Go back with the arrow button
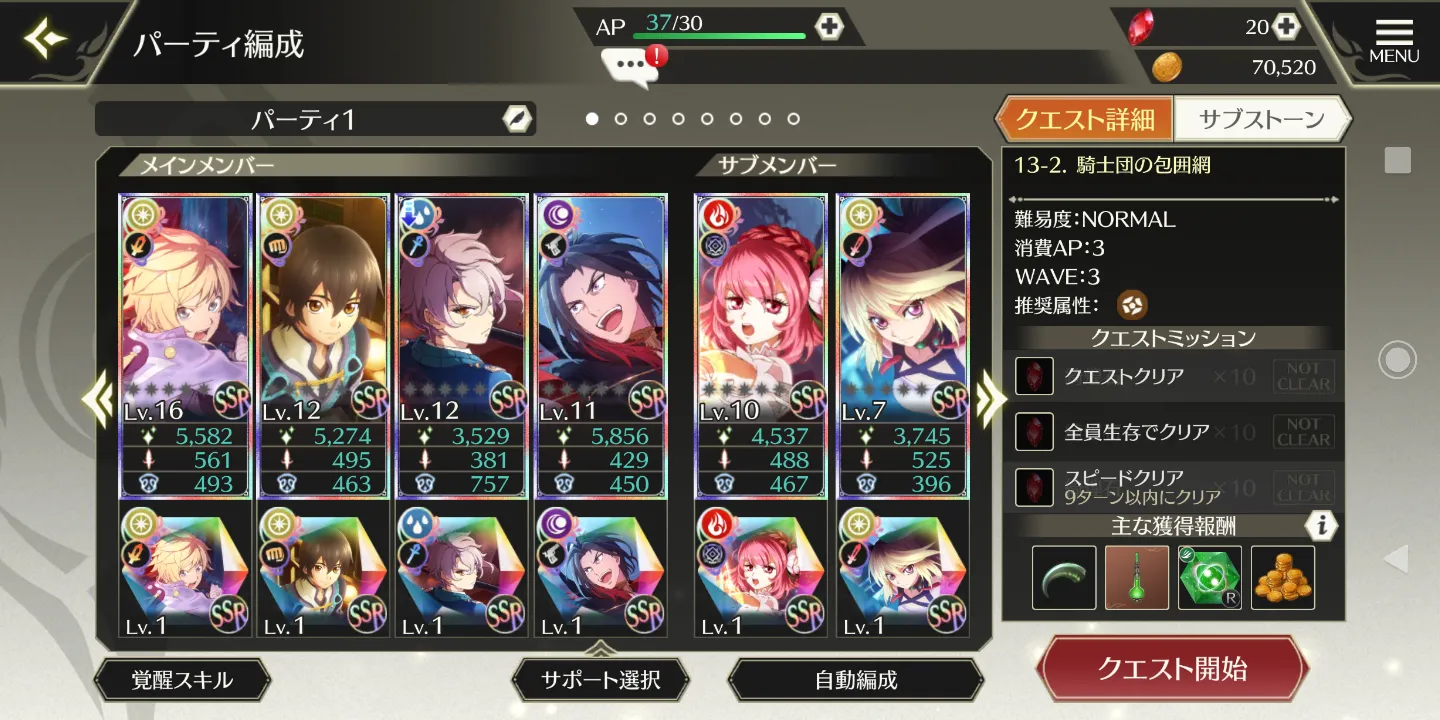 [x=46, y=40]
